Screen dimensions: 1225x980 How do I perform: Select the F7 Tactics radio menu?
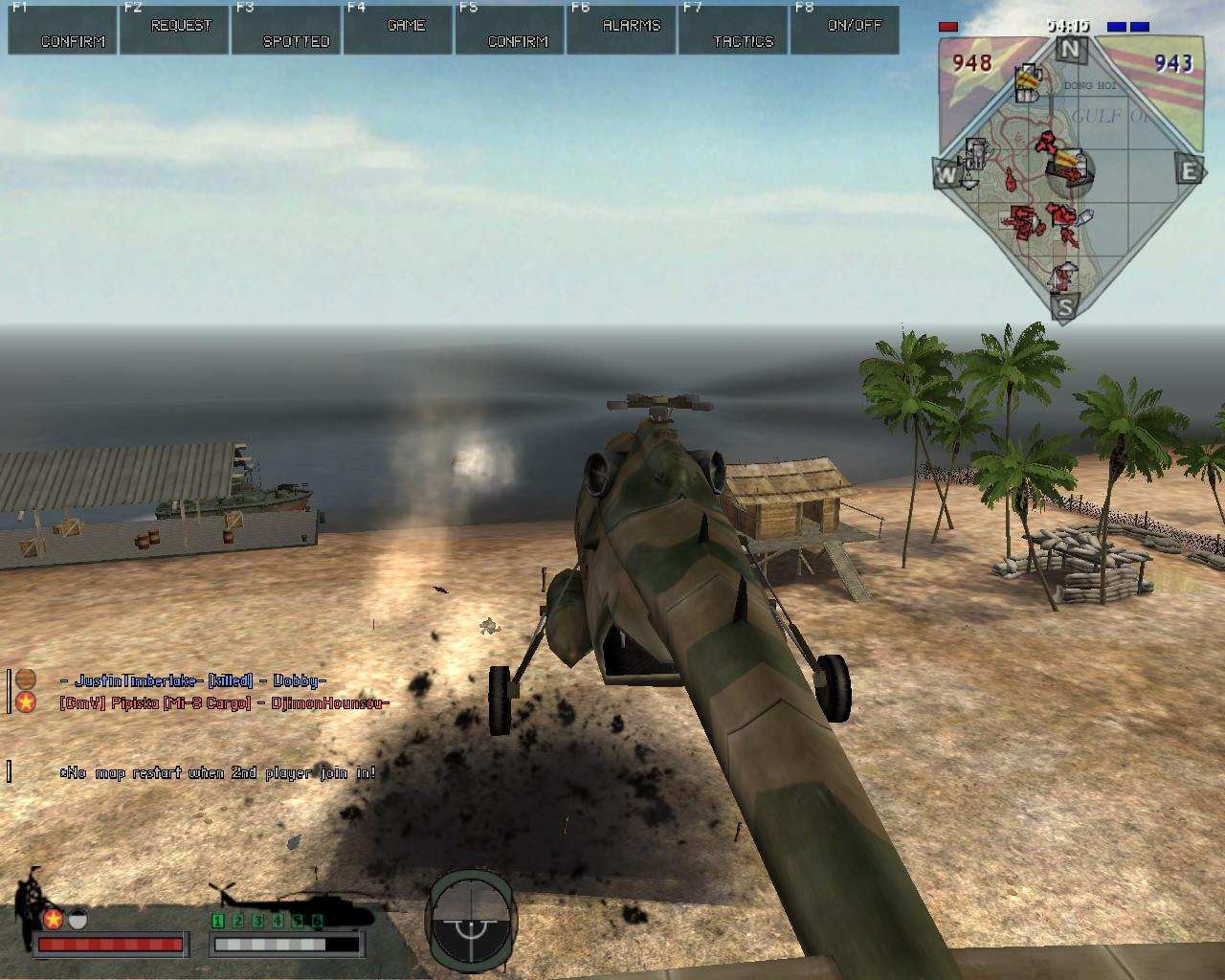(734, 29)
